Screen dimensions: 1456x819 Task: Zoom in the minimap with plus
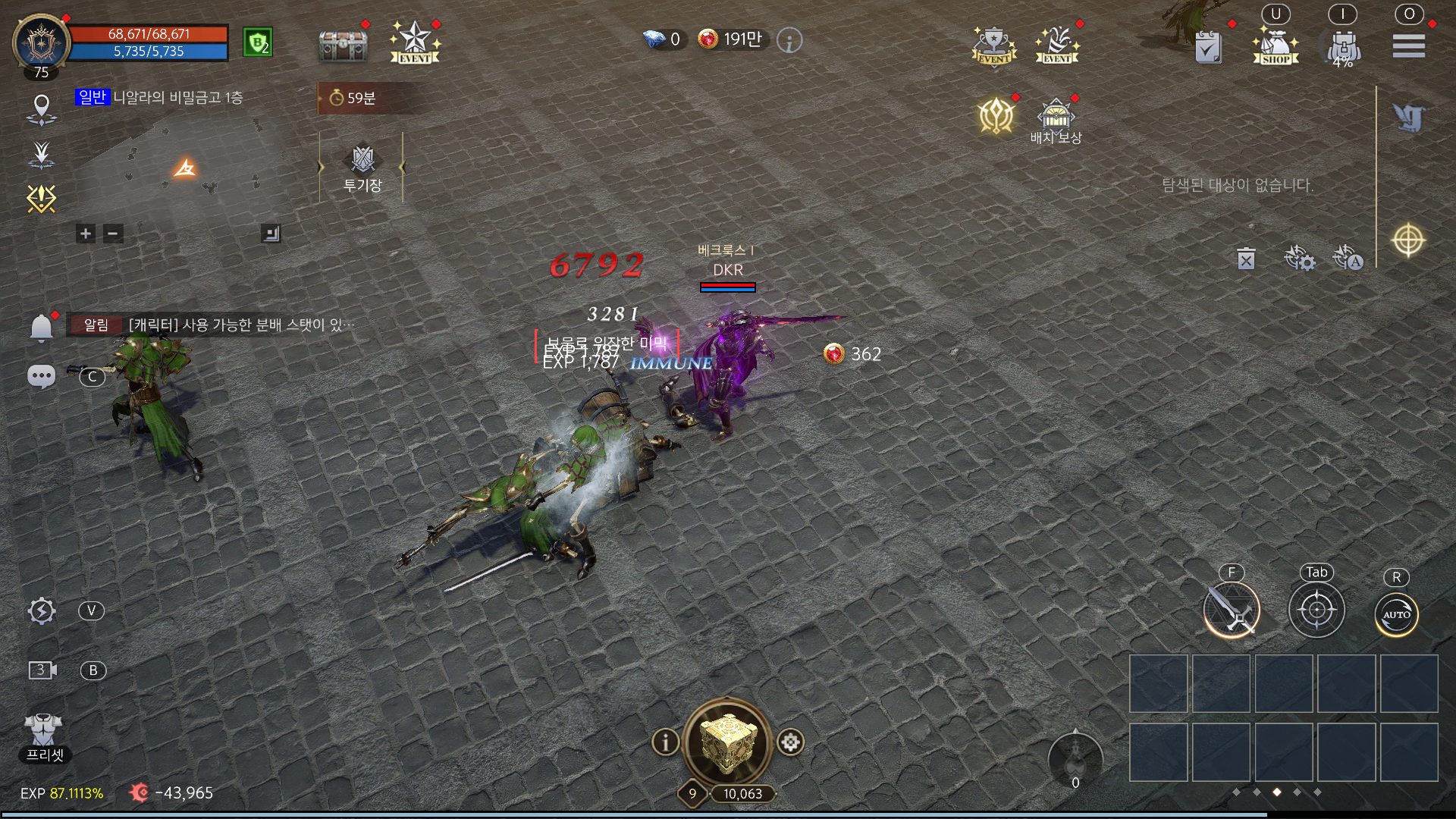(x=86, y=234)
